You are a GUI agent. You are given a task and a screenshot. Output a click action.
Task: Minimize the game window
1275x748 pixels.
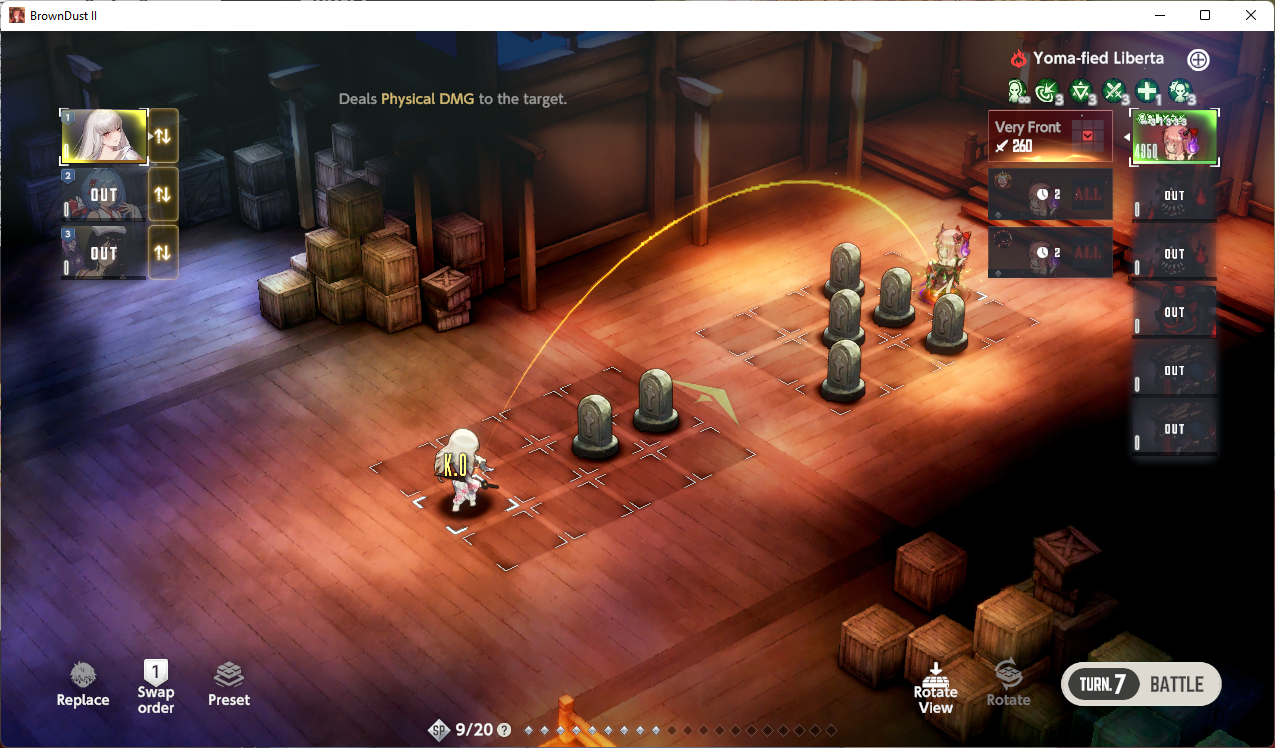1159,15
